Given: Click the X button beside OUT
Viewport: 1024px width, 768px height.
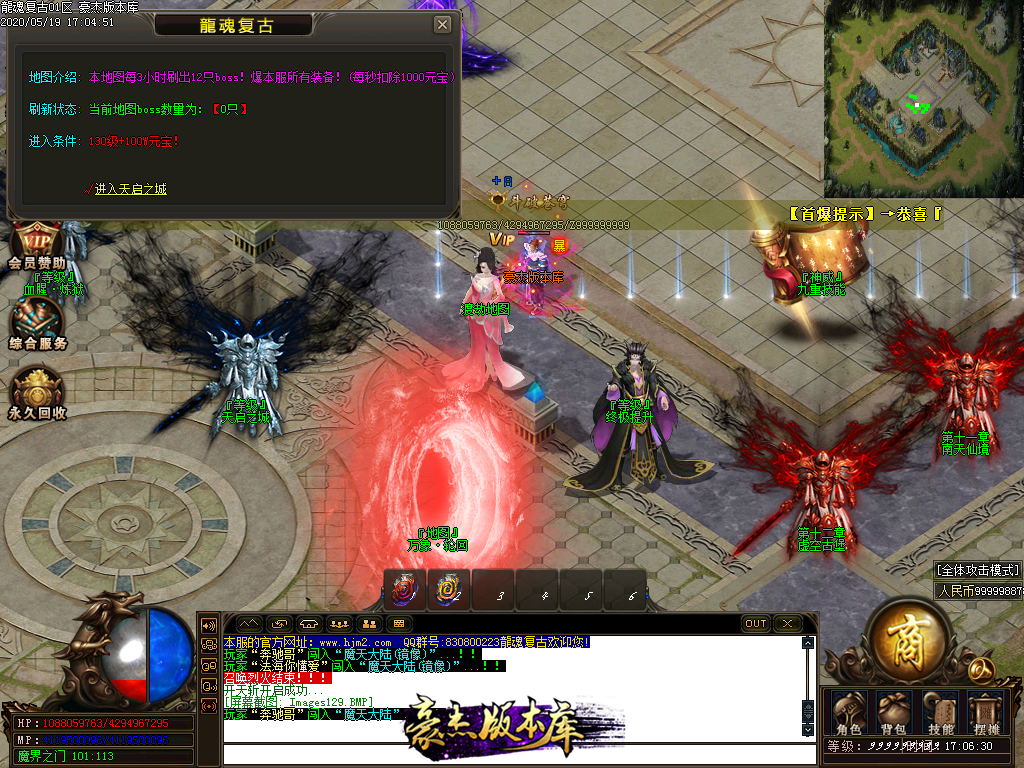Looking at the screenshot, I should (x=787, y=624).
